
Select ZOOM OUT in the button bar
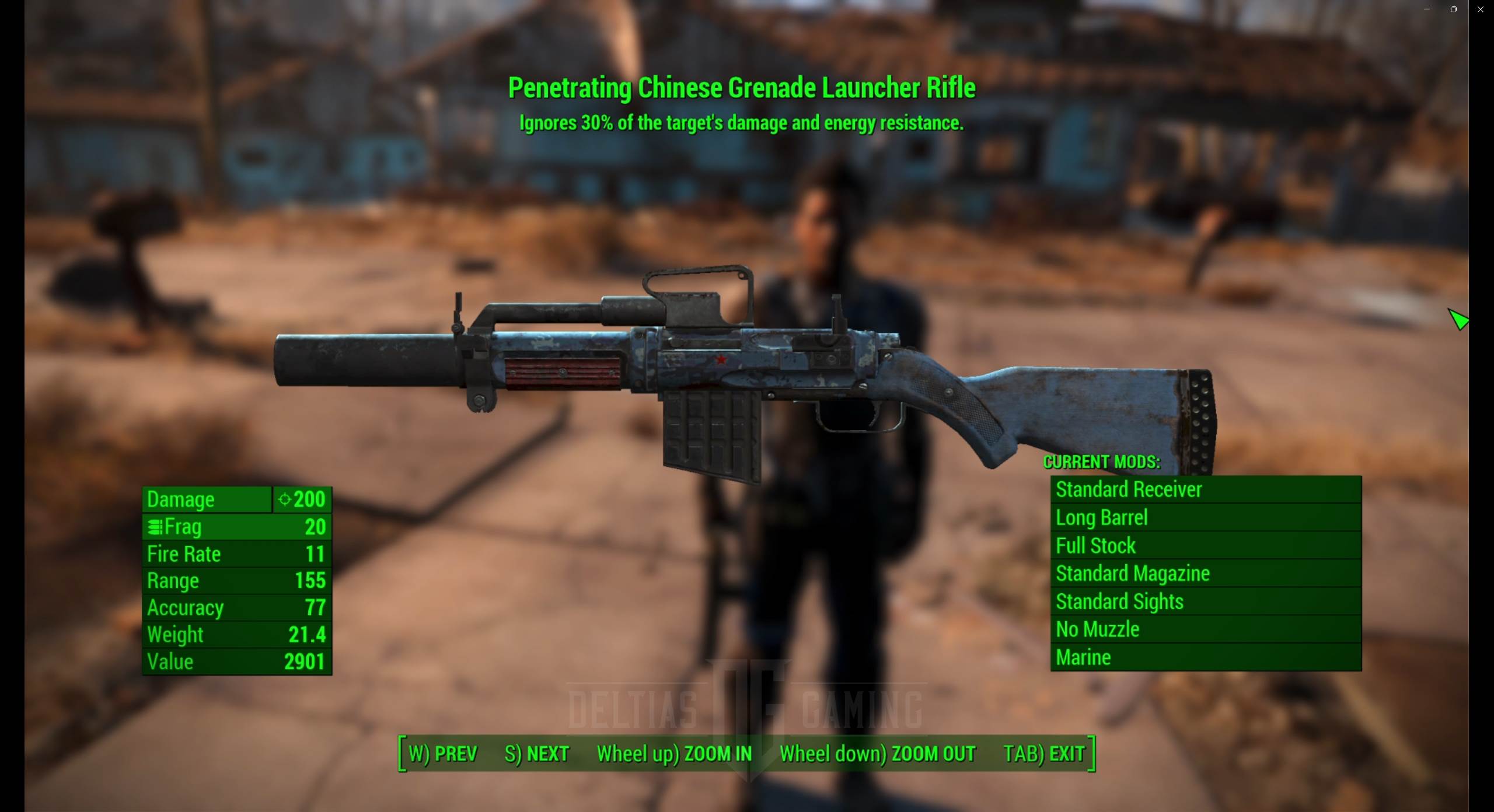877,754
